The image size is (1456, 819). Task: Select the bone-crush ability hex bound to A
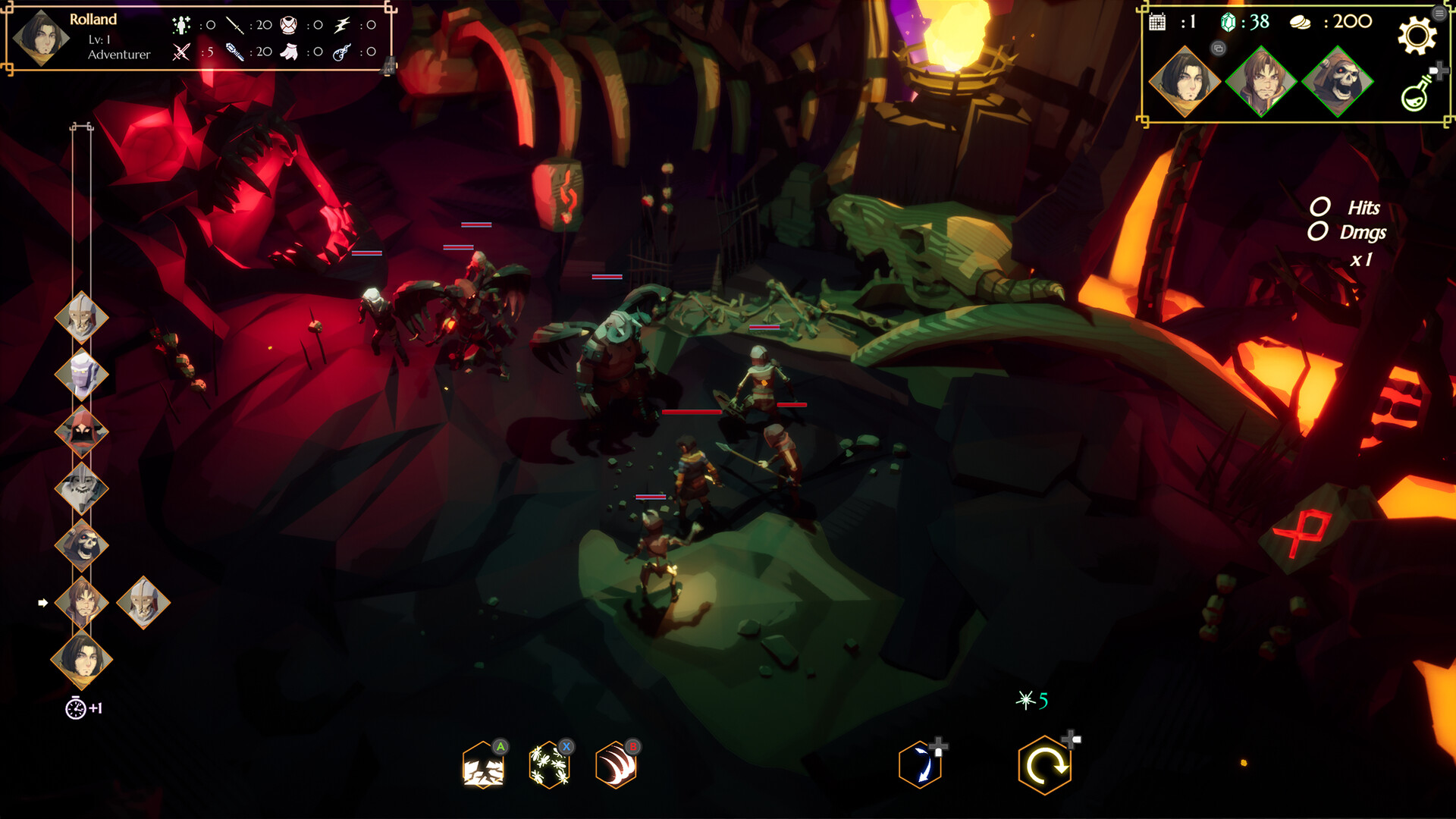click(x=483, y=766)
